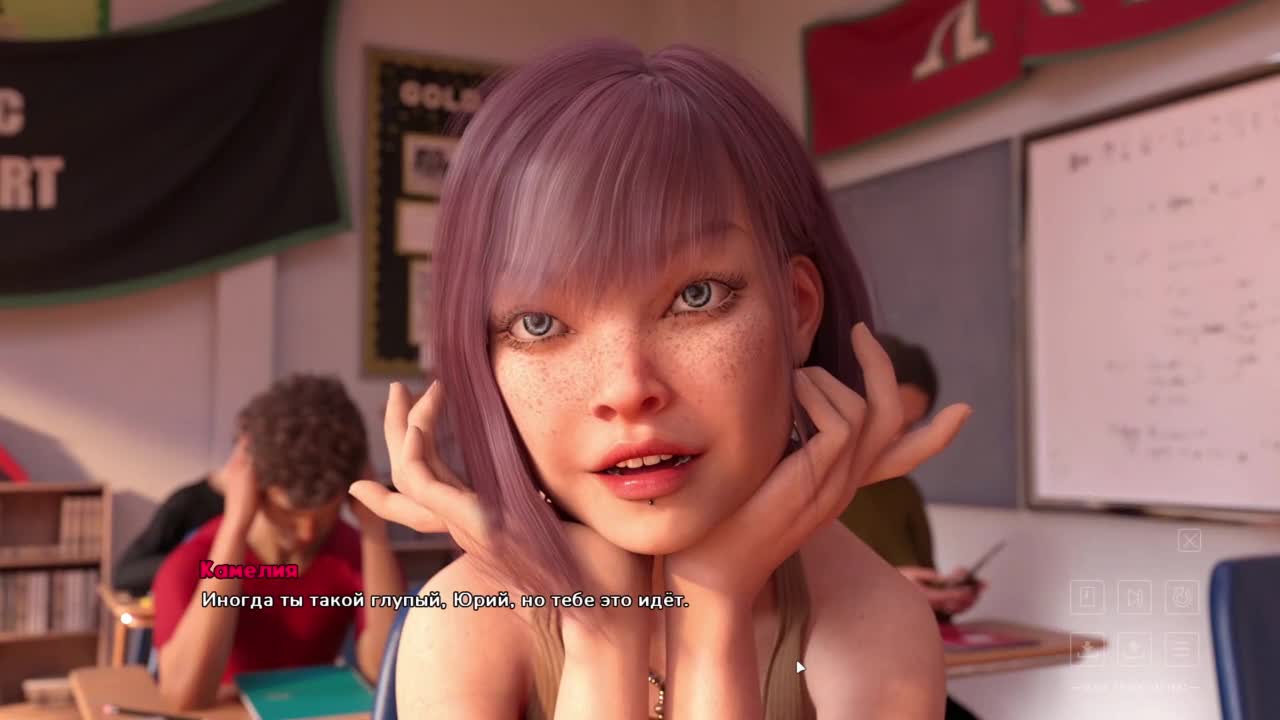Click the skip-forward arrow icon

tap(1135, 597)
